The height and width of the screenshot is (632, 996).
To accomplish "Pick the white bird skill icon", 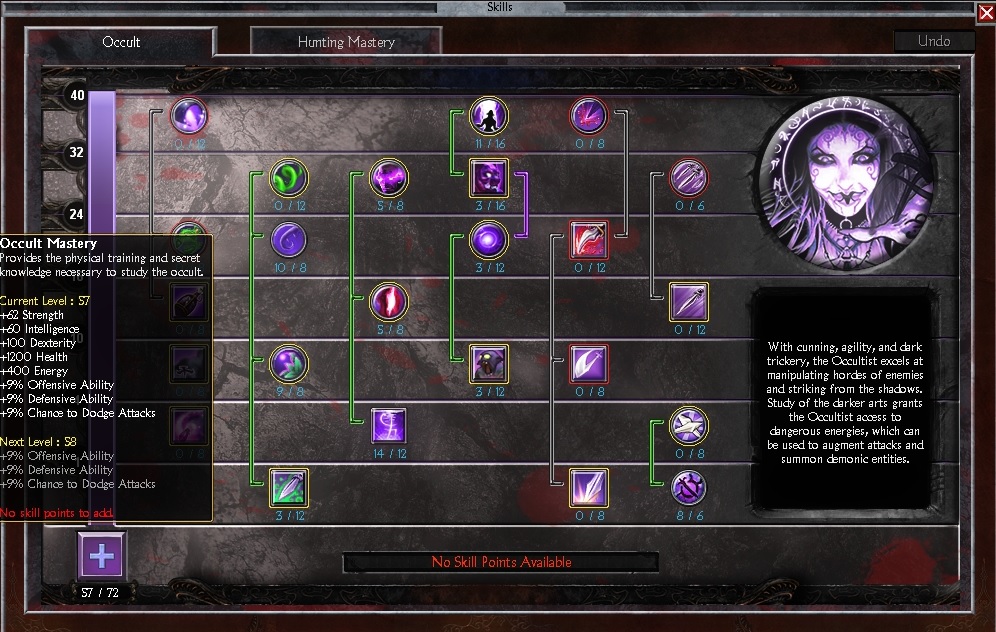I will click(x=689, y=425).
